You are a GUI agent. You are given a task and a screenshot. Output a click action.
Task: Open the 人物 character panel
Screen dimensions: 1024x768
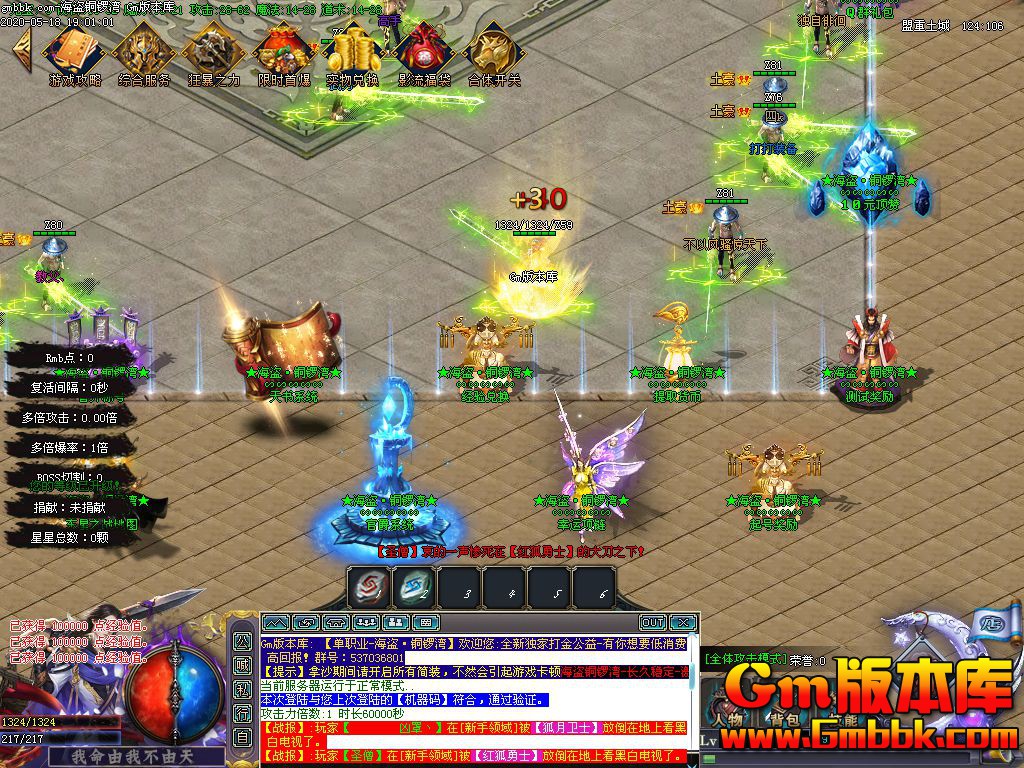[x=727, y=718]
